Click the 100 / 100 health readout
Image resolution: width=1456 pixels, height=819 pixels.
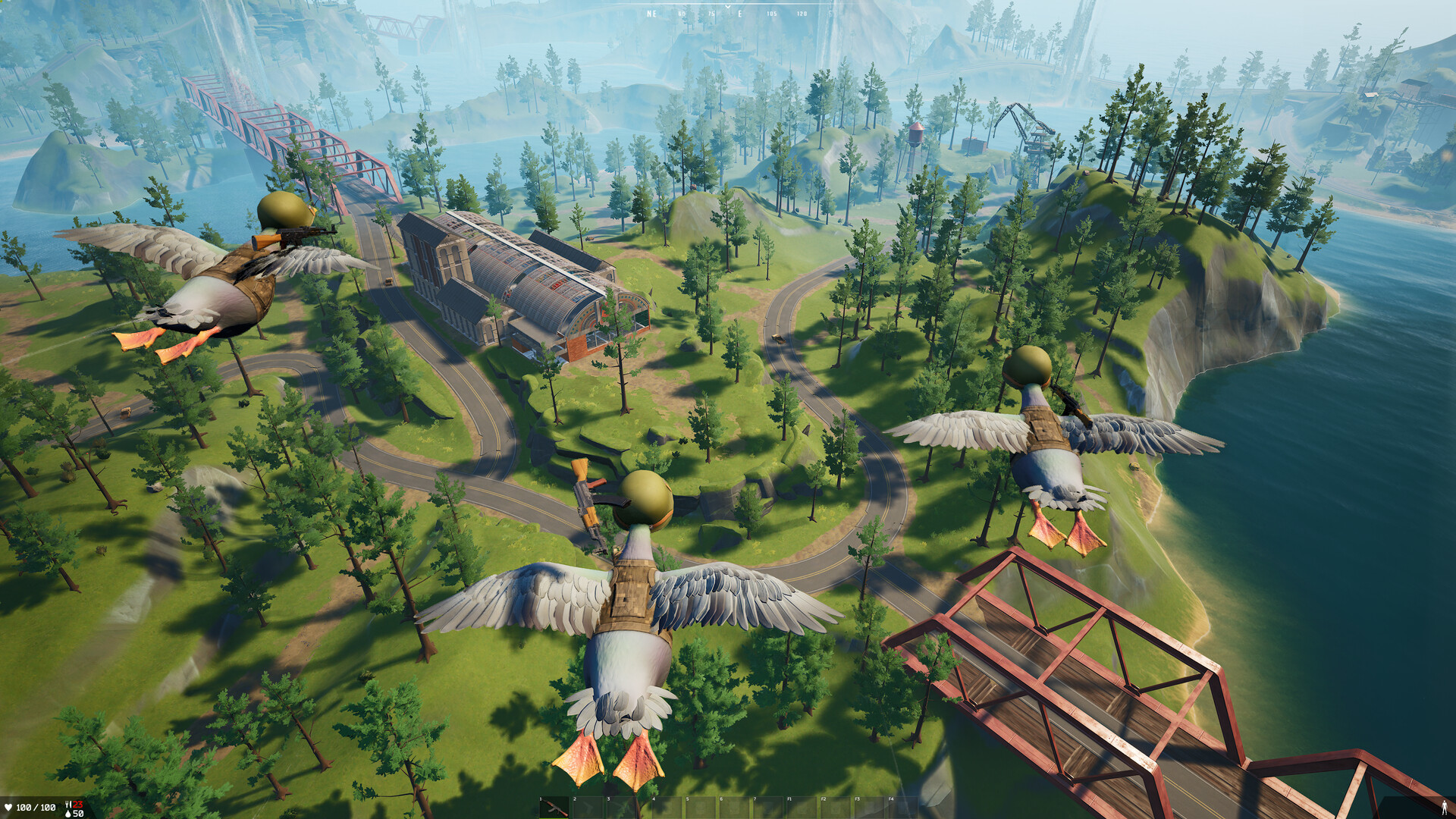(36, 807)
